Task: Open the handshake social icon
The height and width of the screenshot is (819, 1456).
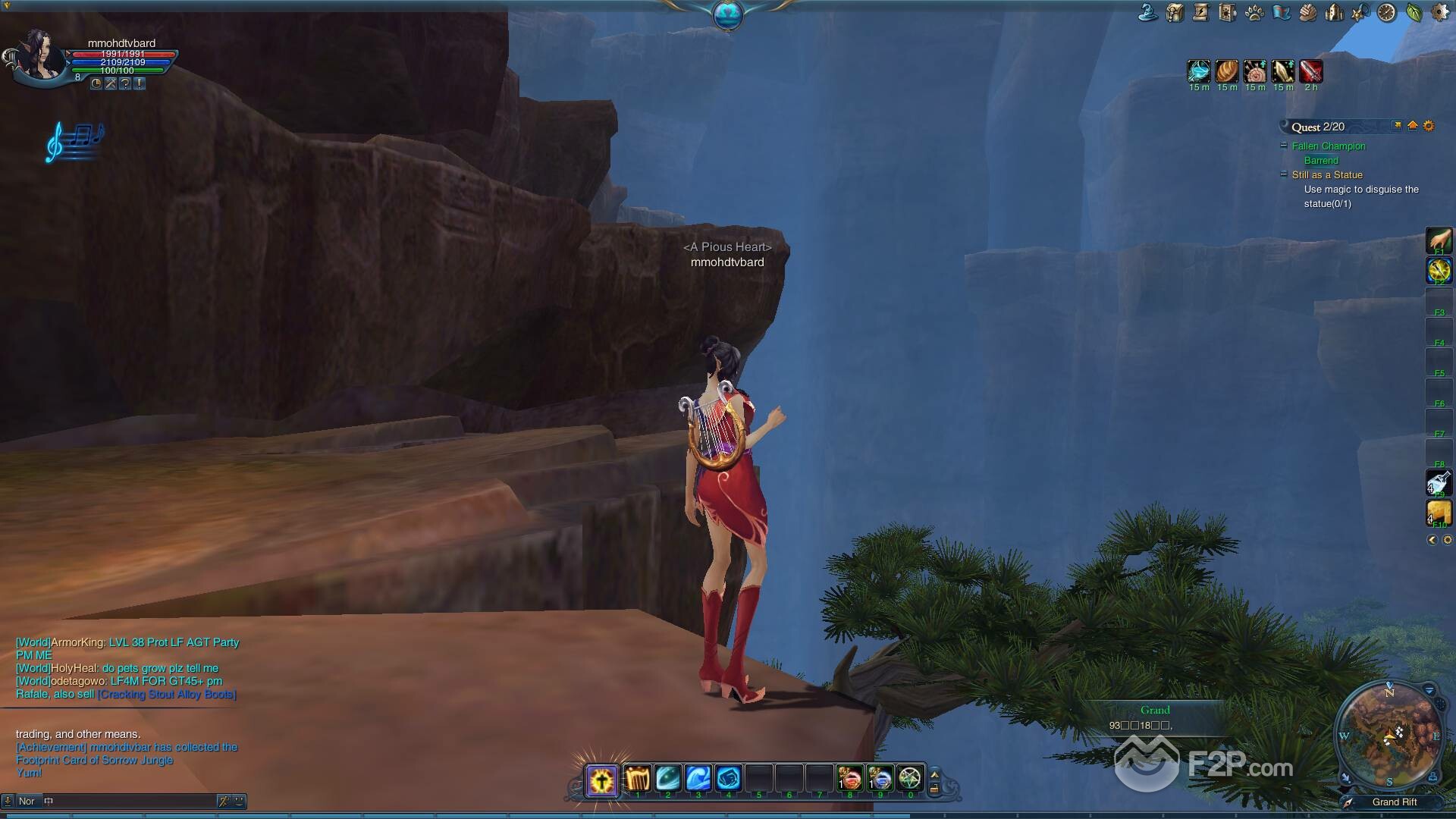Action: (x=1307, y=12)
